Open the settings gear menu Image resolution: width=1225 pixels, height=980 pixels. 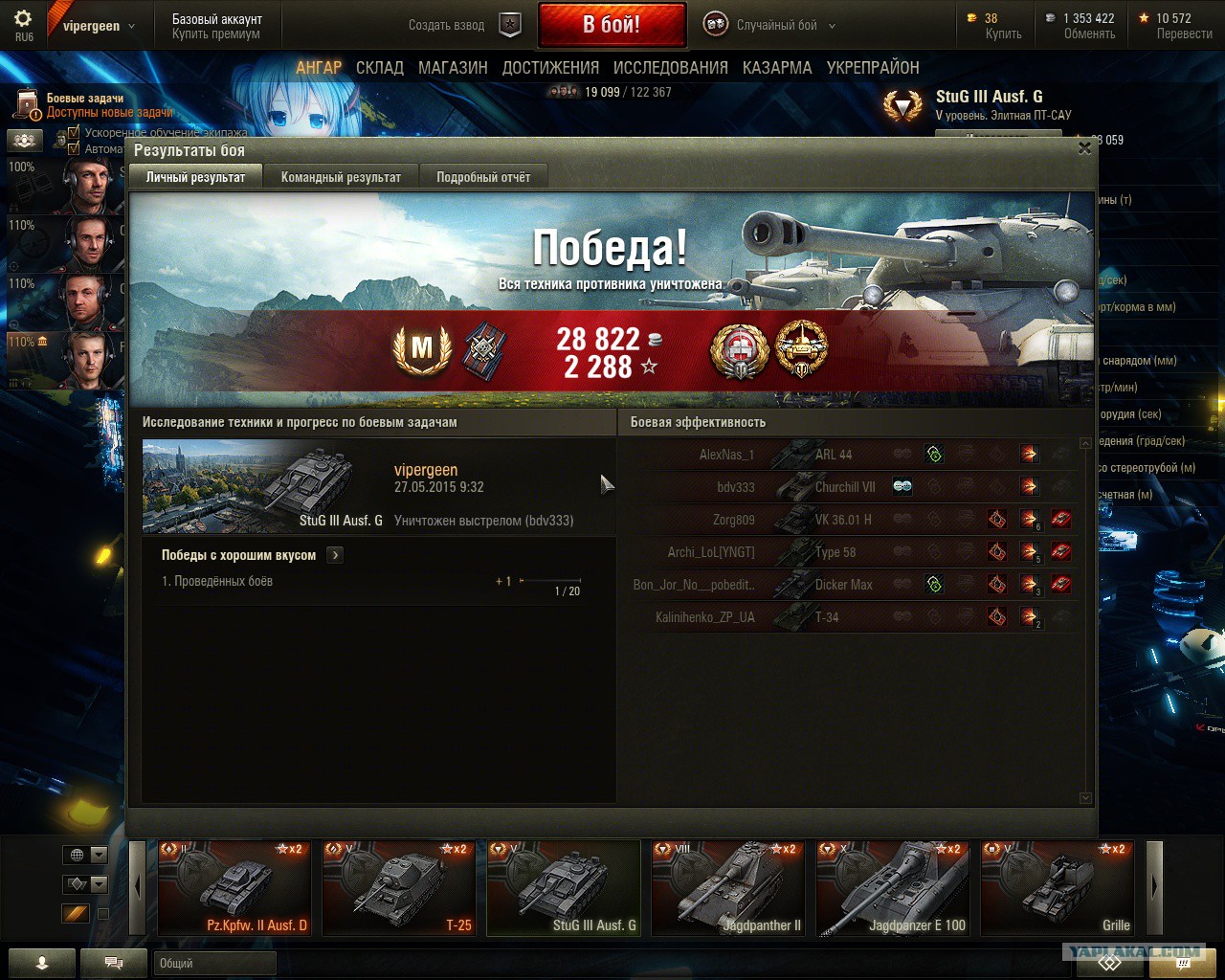click(x=24, y=19)
